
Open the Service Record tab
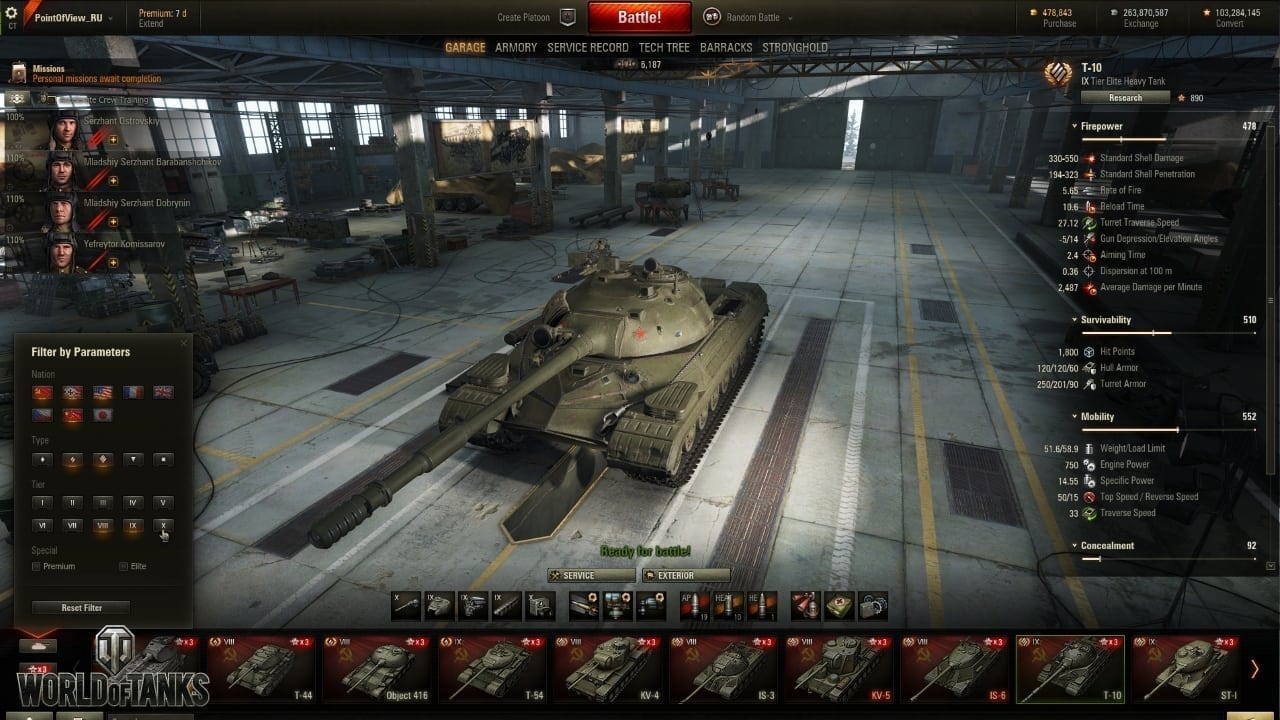pos(588,47)
